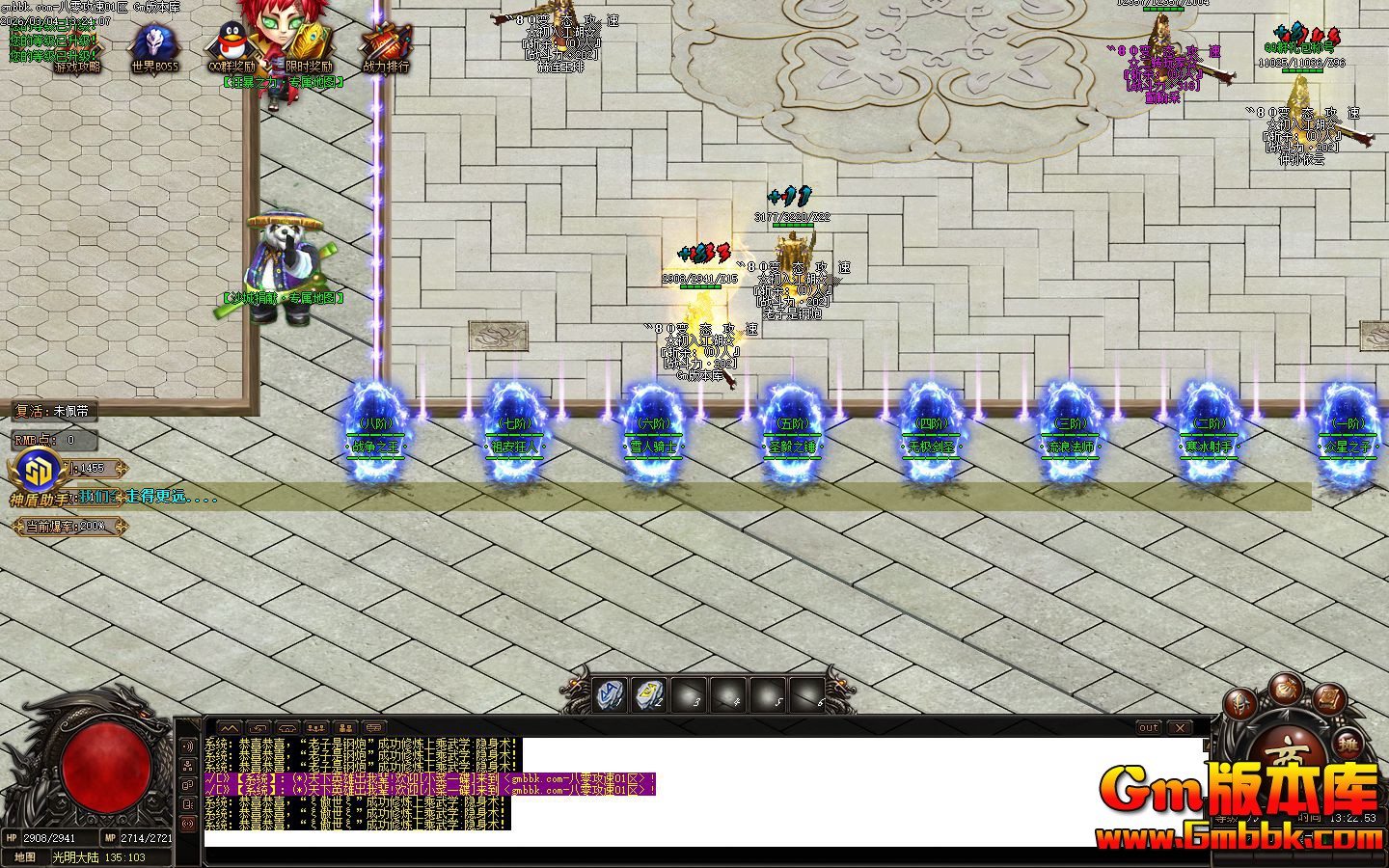The image size is (1389, 868).
Task: Click the 地图 map button
Action: click(x=26, y=856)
